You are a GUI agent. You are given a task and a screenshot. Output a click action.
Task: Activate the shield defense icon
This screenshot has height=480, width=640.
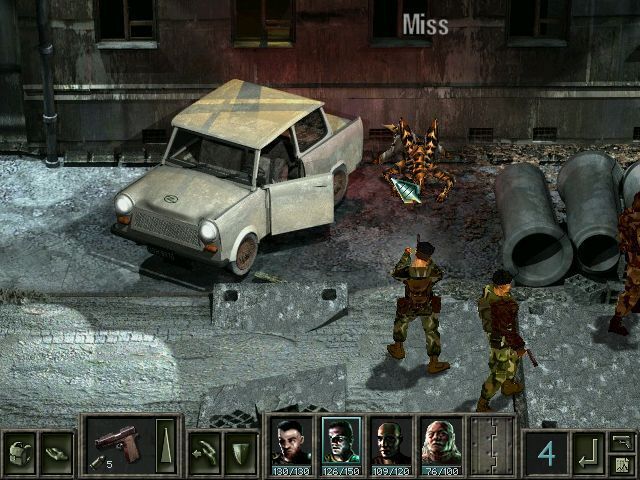pos(240,446)
